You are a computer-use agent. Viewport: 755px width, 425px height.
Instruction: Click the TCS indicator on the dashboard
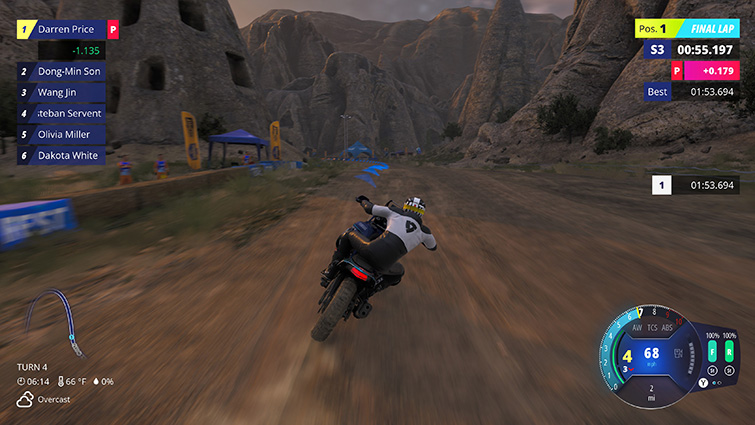click(652, 327)
